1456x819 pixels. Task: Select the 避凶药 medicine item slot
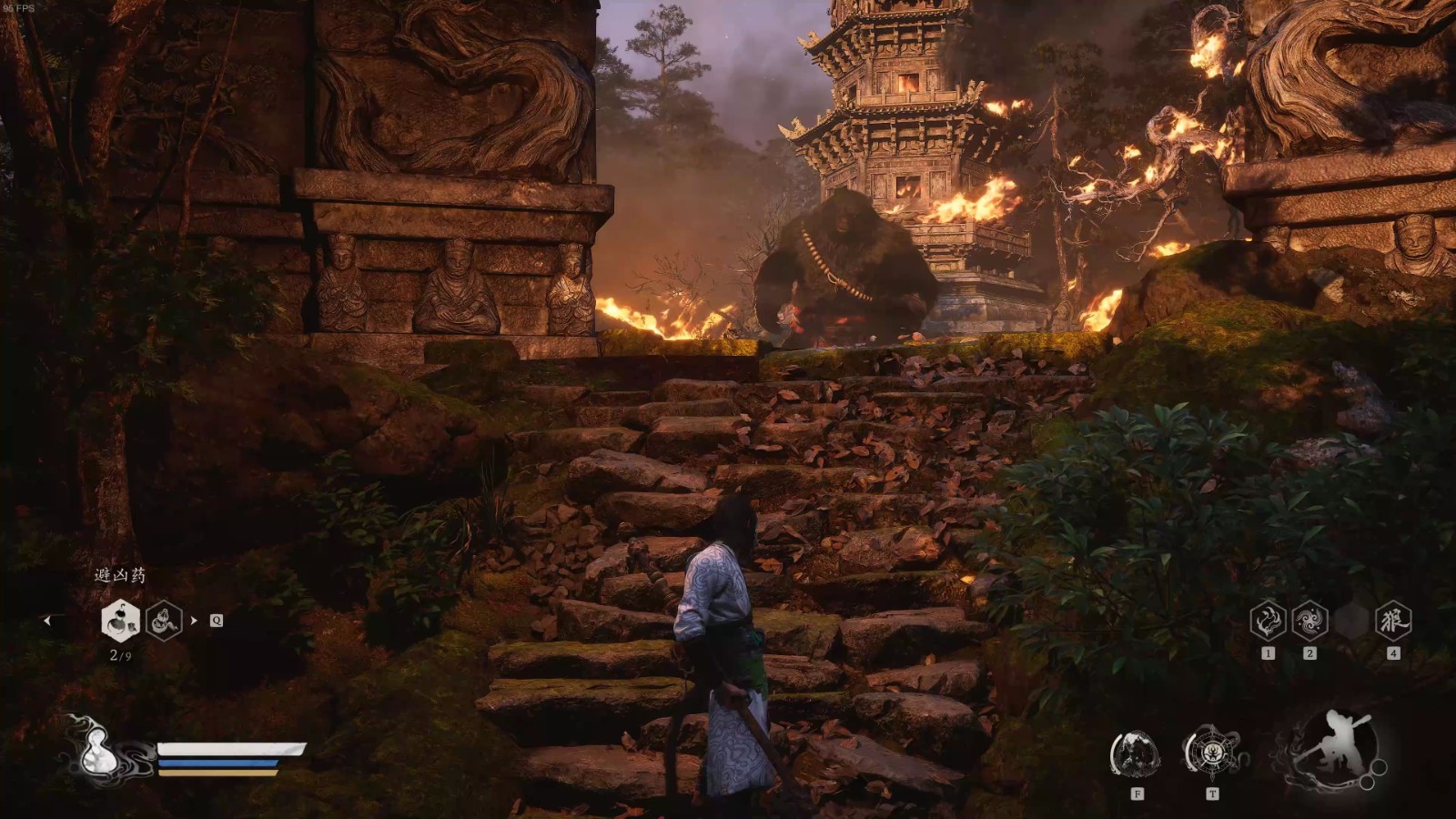tap(120, 621)
